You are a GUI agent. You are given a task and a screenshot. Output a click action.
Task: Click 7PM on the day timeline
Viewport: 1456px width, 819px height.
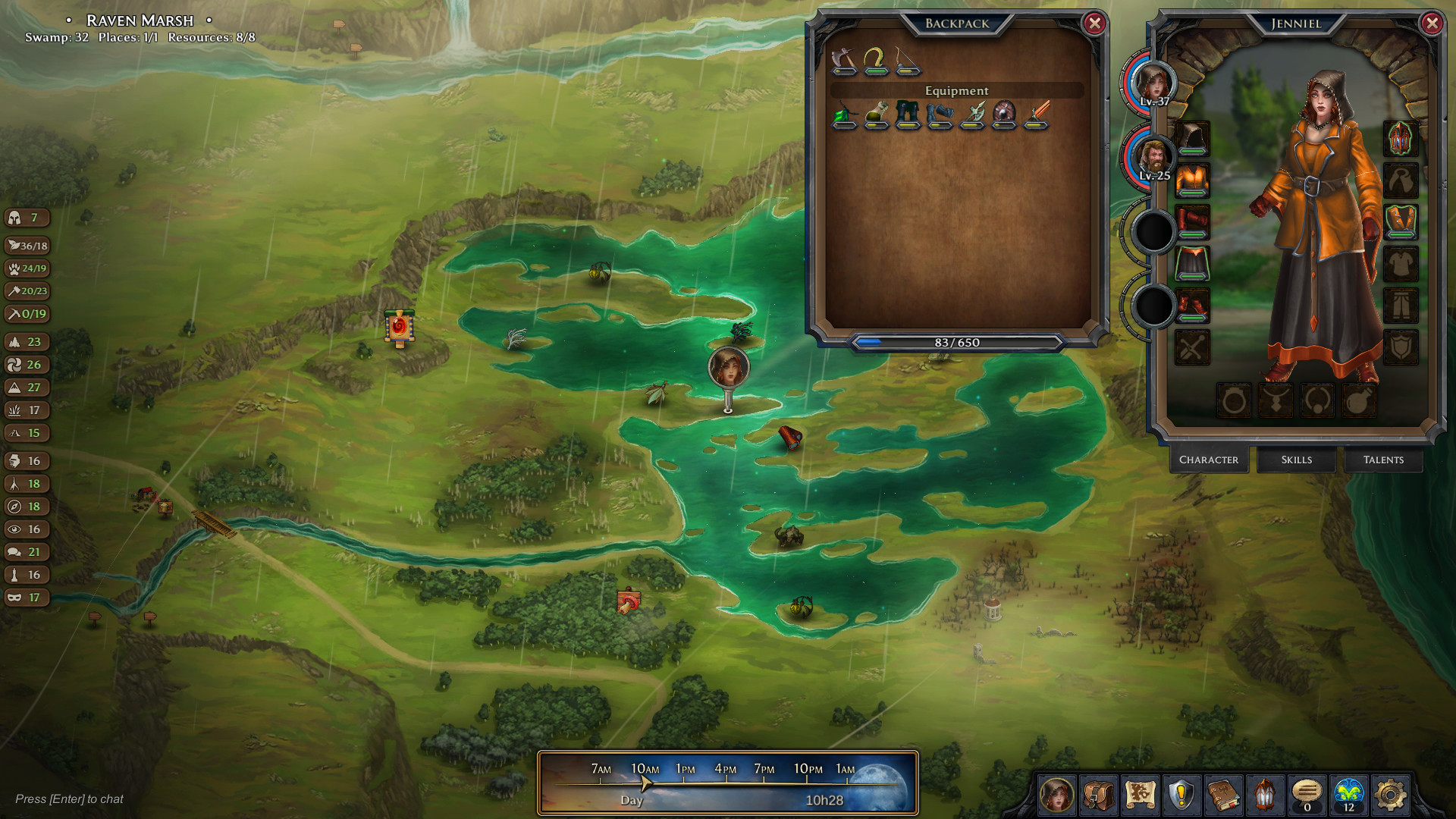coord(766,767)
